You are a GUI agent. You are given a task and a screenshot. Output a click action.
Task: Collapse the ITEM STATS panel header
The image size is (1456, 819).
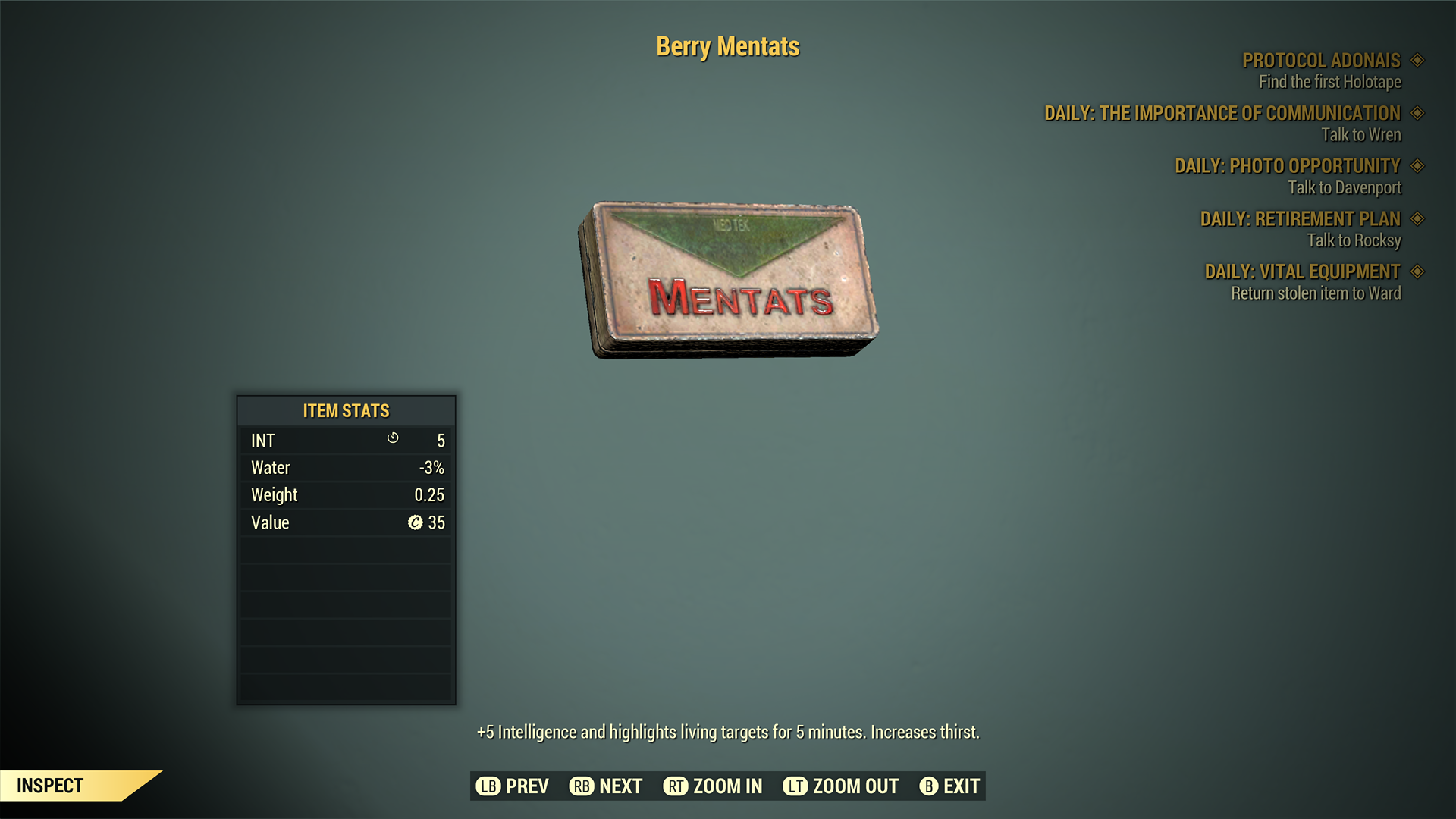(345, 411)
